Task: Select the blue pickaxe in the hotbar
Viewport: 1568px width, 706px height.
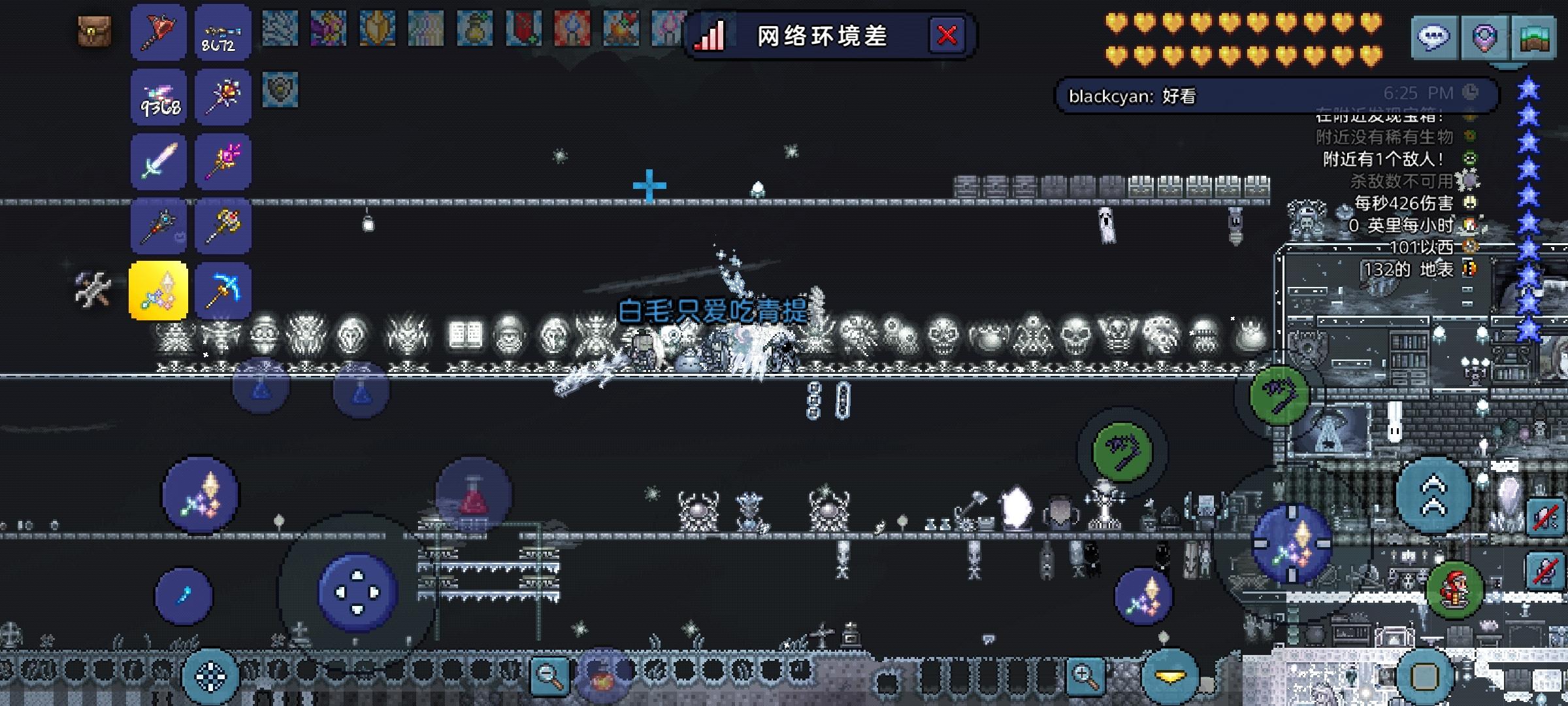Action: coord(223,290)
